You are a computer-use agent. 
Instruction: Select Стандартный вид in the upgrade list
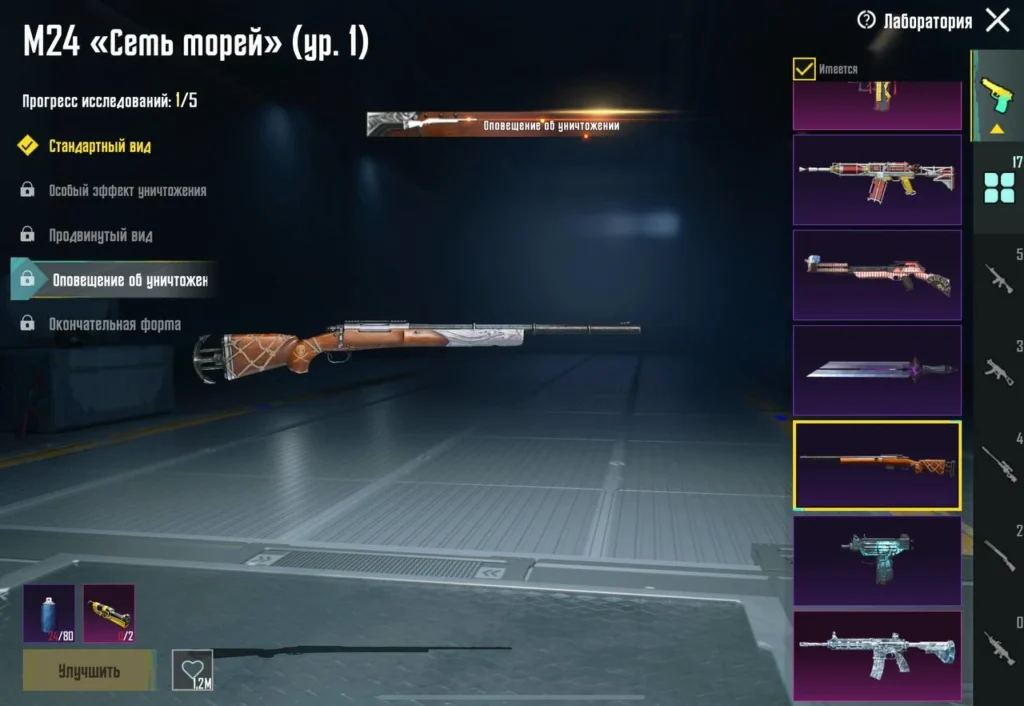pyautogui.click(x=100, y=146)
